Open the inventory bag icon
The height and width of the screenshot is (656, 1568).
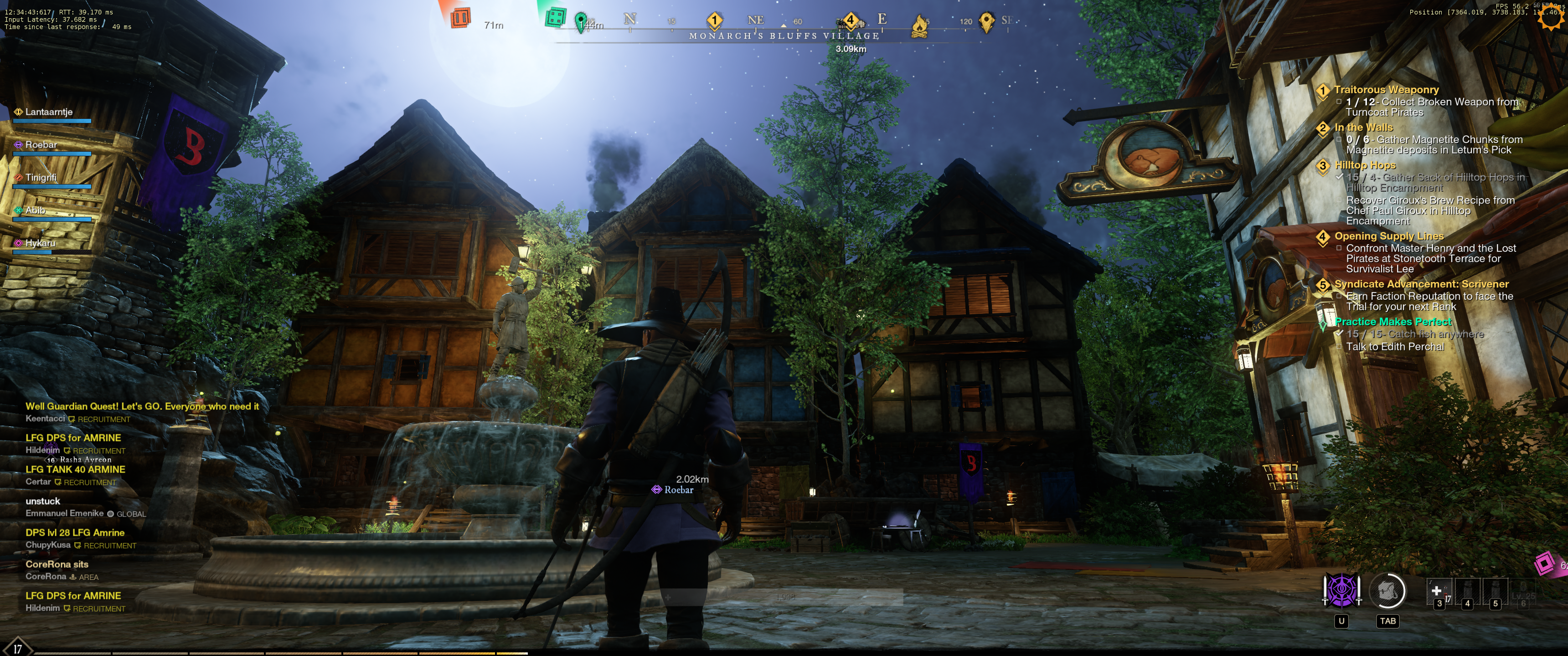point(1387,590)
